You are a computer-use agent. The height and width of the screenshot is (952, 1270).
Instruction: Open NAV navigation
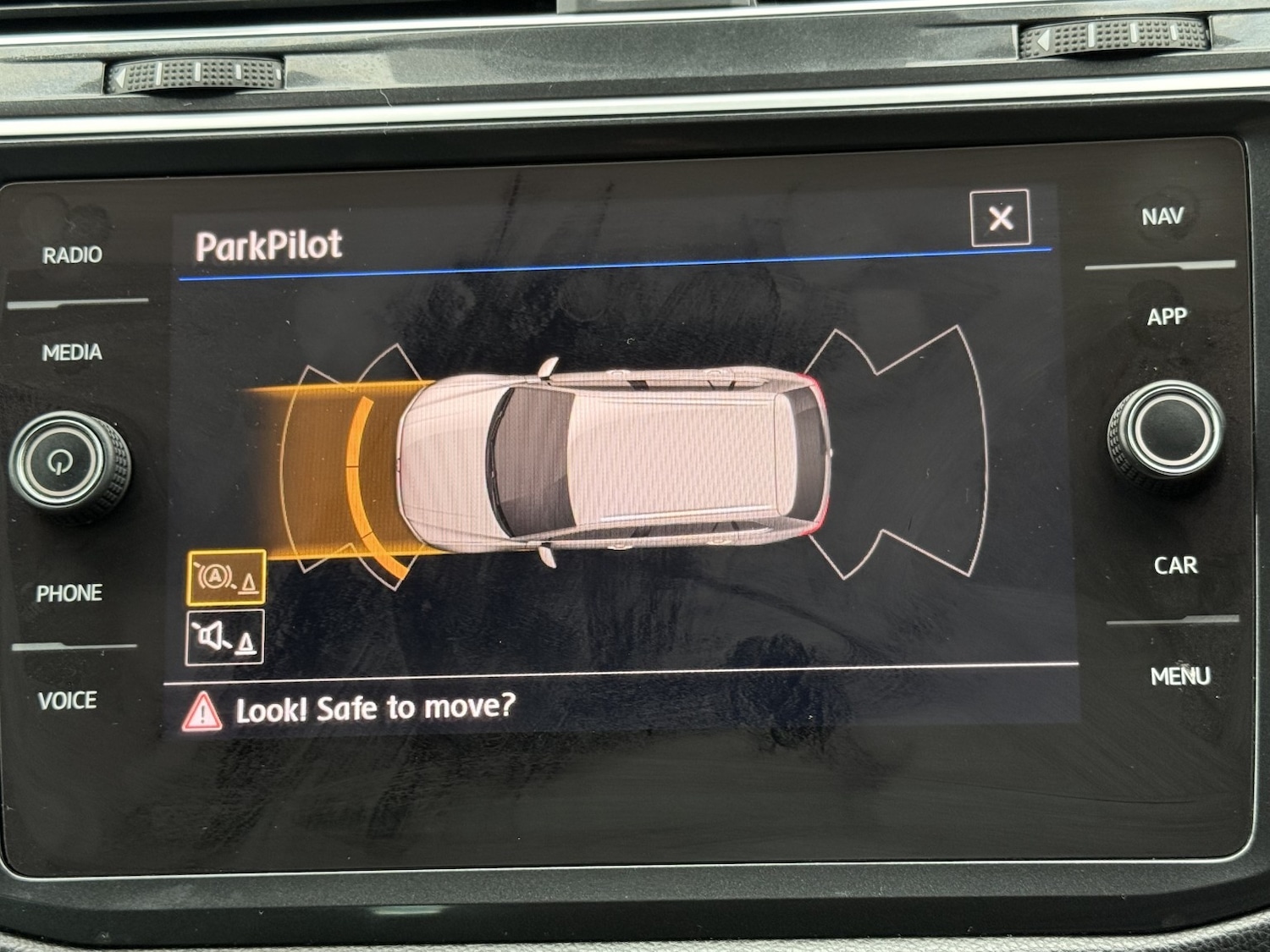pos(1162,217)
